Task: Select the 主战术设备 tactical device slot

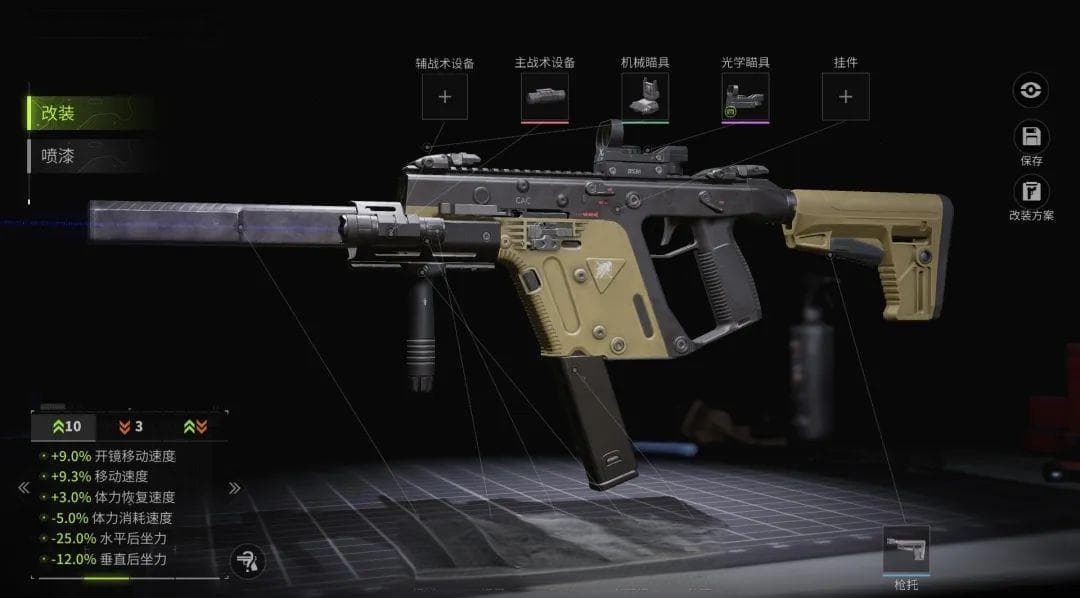Action: pos(545,96)
